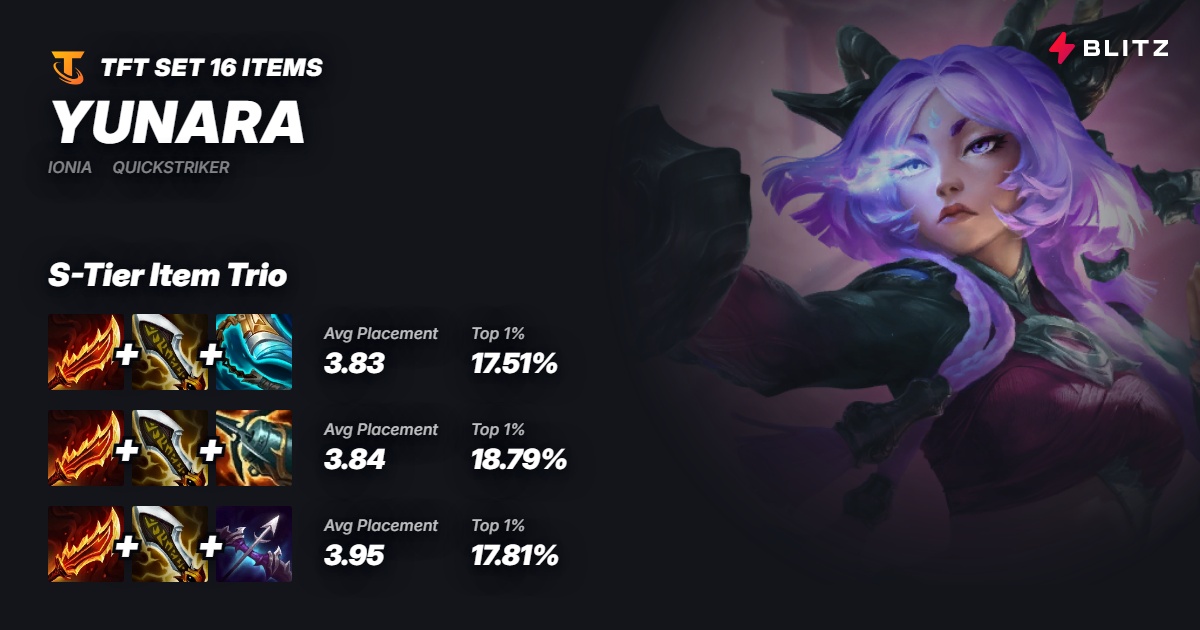Select the purple spear item icon
Screen dimensions: 1200x630
(254, 544)
